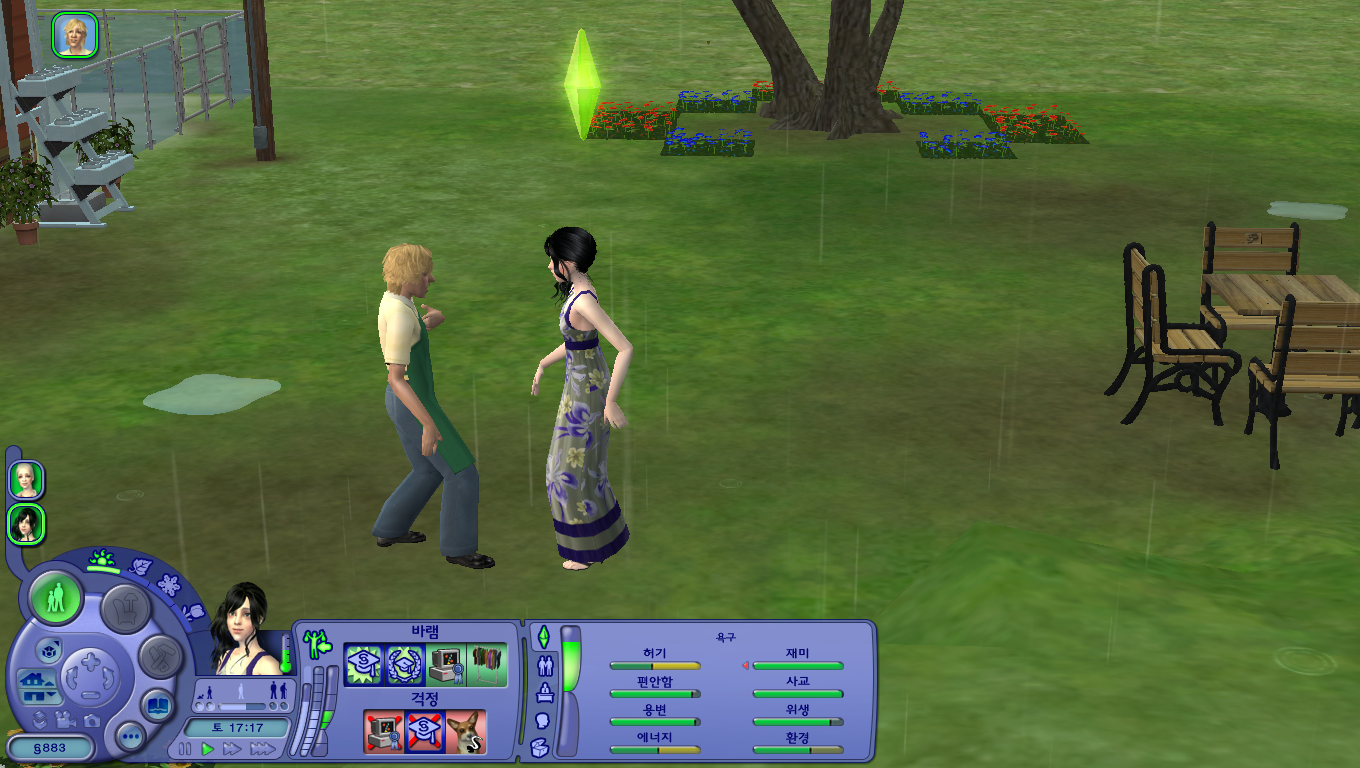This screenshot has width=1360, height=768.
Task: Set game speed to triple fast-forward
Action: (x=262, y=749)
